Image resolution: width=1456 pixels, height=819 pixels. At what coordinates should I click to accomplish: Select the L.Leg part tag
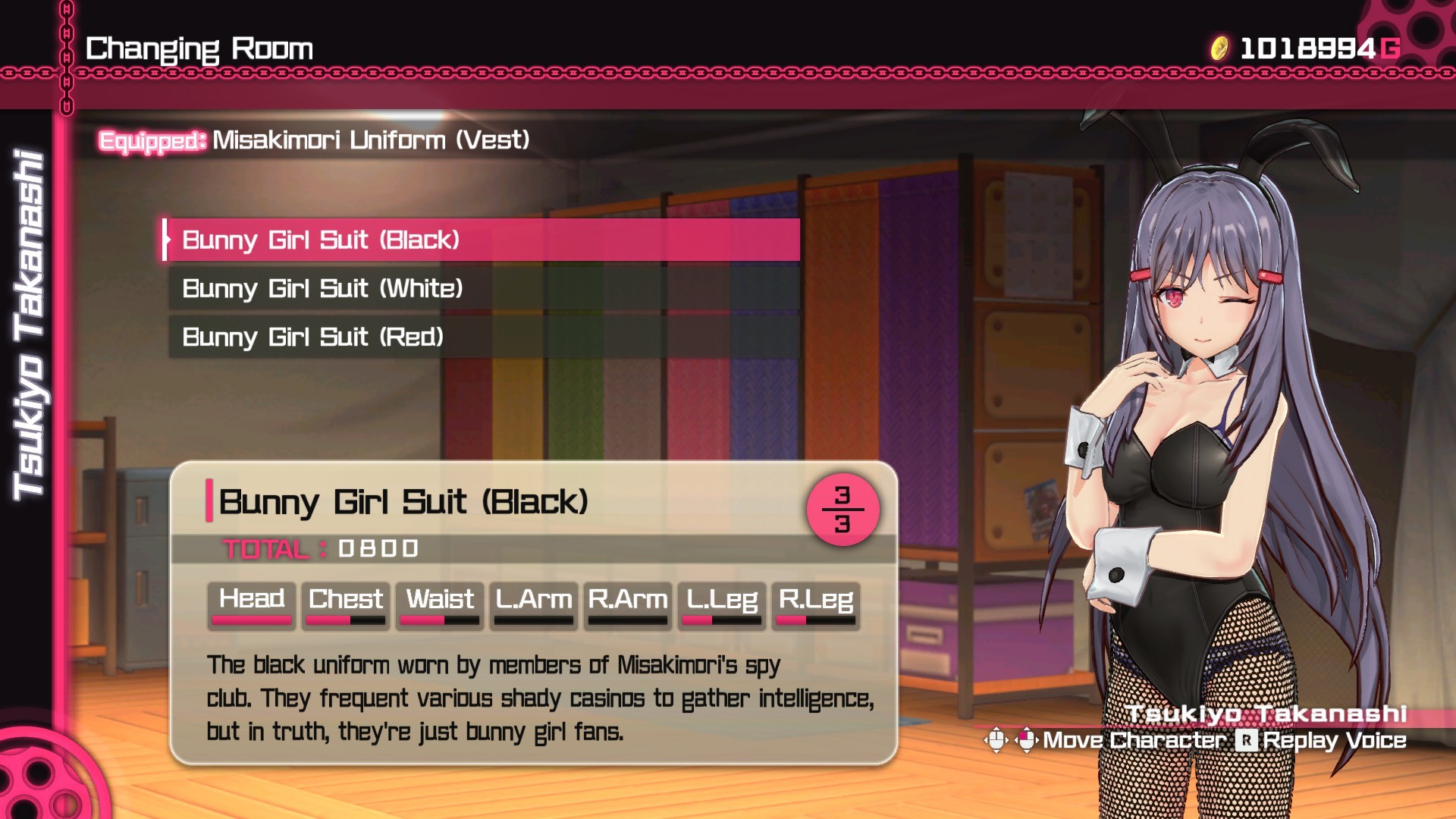coord(721,602)
